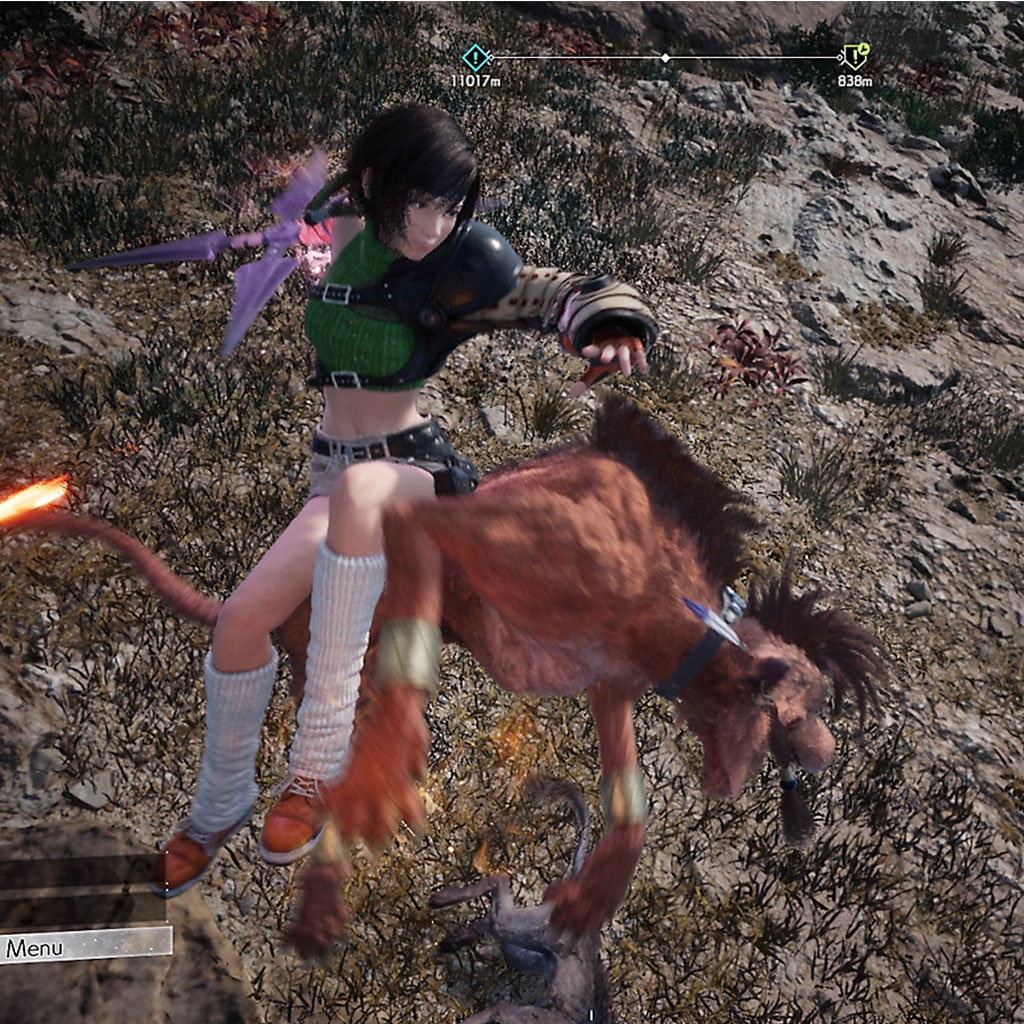Click the white diamond on the compass bar
The width and height of the screenshot is (1024, 1024).
pyautogui.click(x=665, y=58)
